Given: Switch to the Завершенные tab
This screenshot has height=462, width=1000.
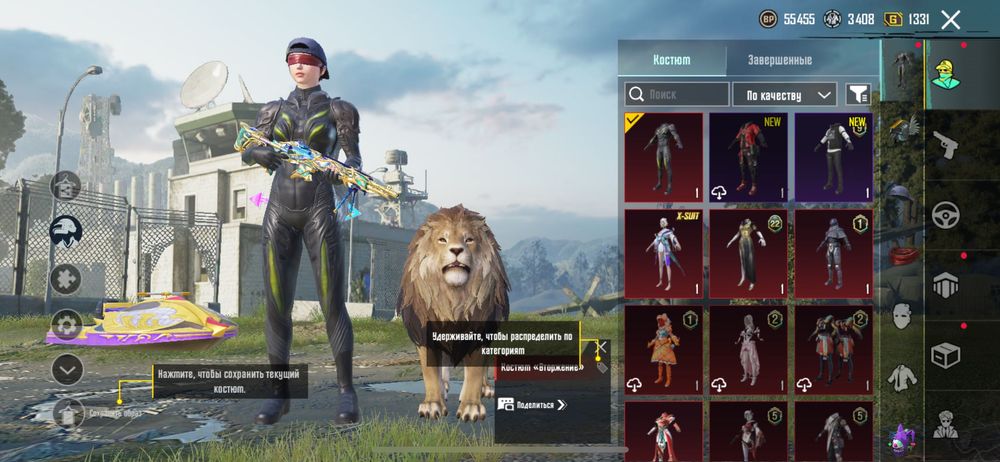Looking at the screenshot, I should coord(779,60).
